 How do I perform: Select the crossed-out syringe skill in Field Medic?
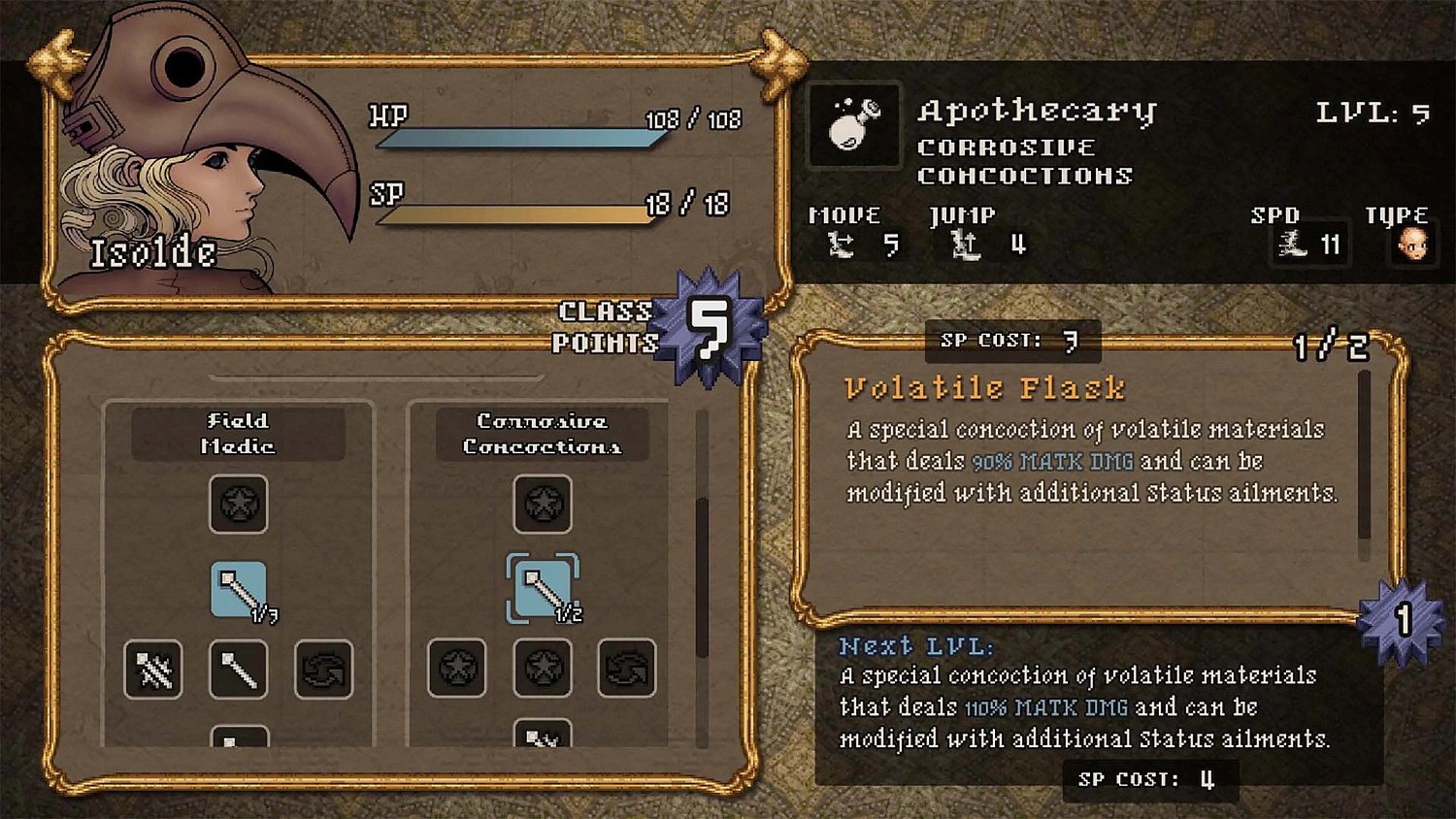(151, 670)
